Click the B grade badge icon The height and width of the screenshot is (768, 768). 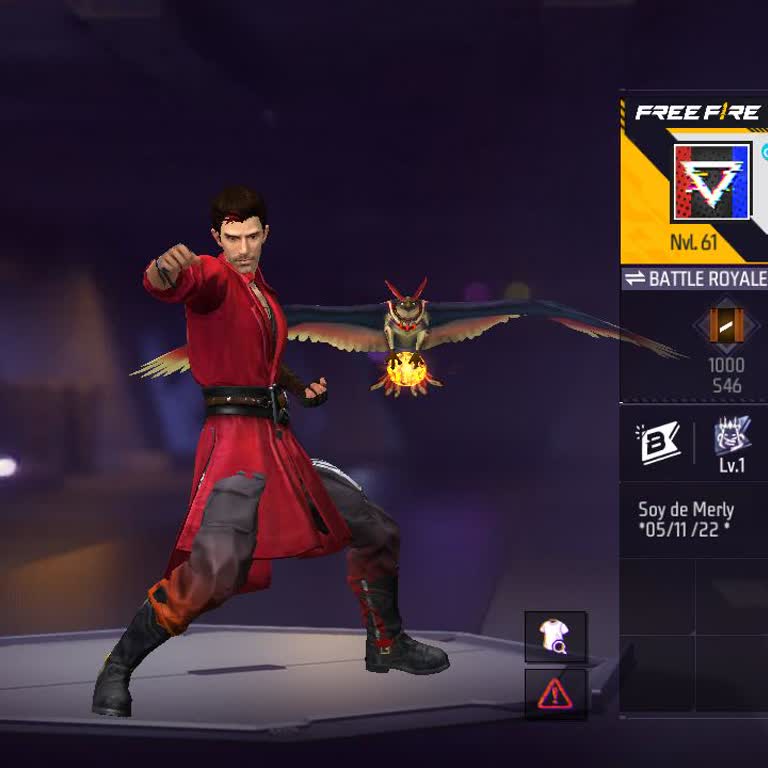tap(658, 444)
